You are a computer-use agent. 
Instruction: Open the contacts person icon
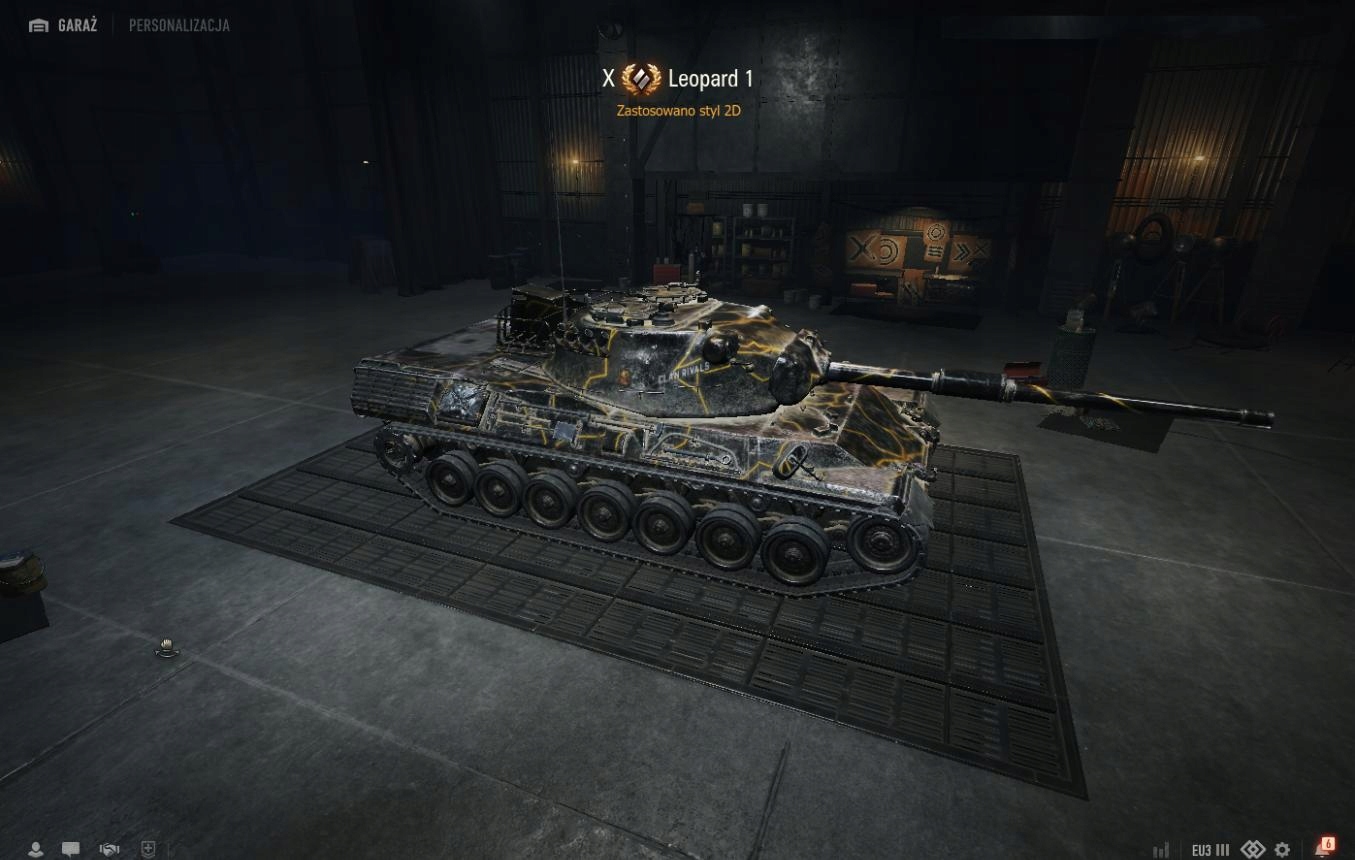(36, 849)
